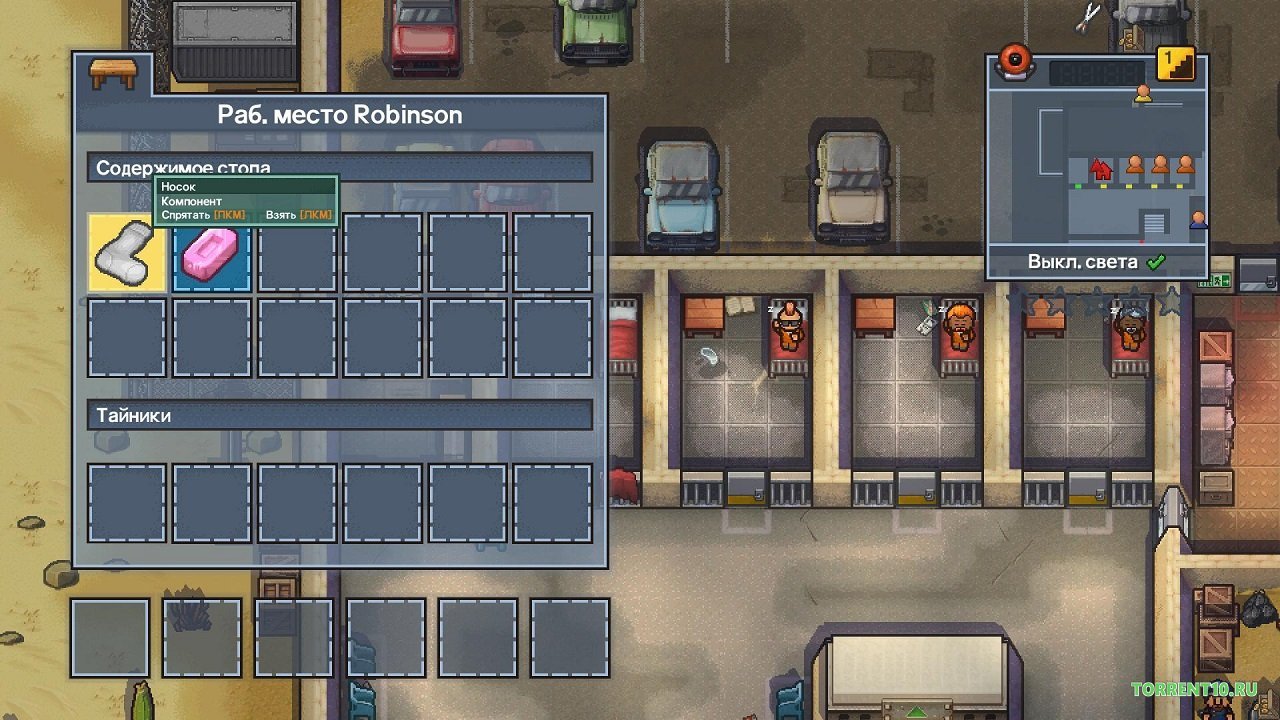Collapse the Раб. место Robinson panel title
Image resolution: width=1280 pixels, height=720 pixels.
pos(338,114)
